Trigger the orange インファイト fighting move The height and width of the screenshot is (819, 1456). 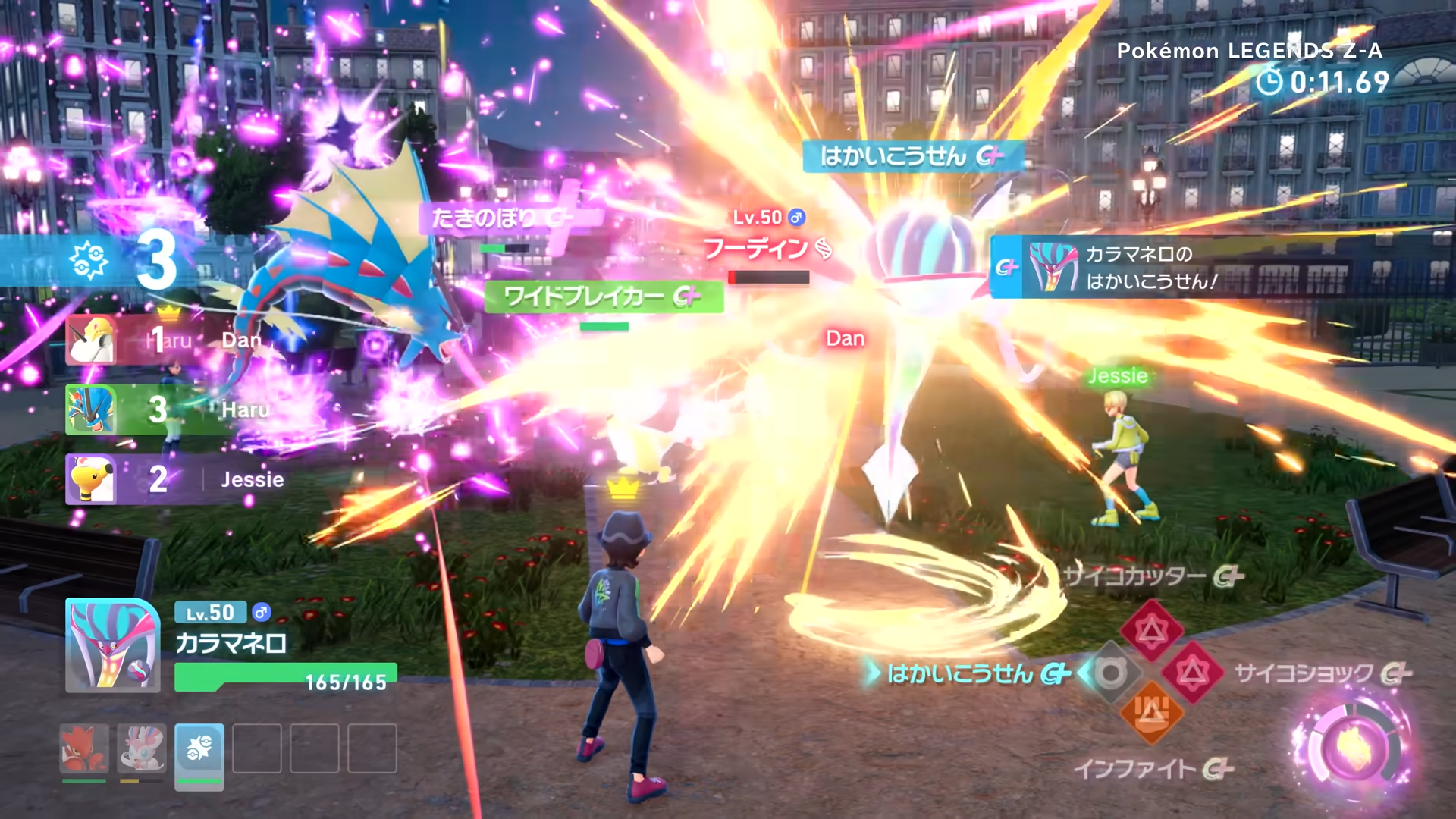[1151, 713]
